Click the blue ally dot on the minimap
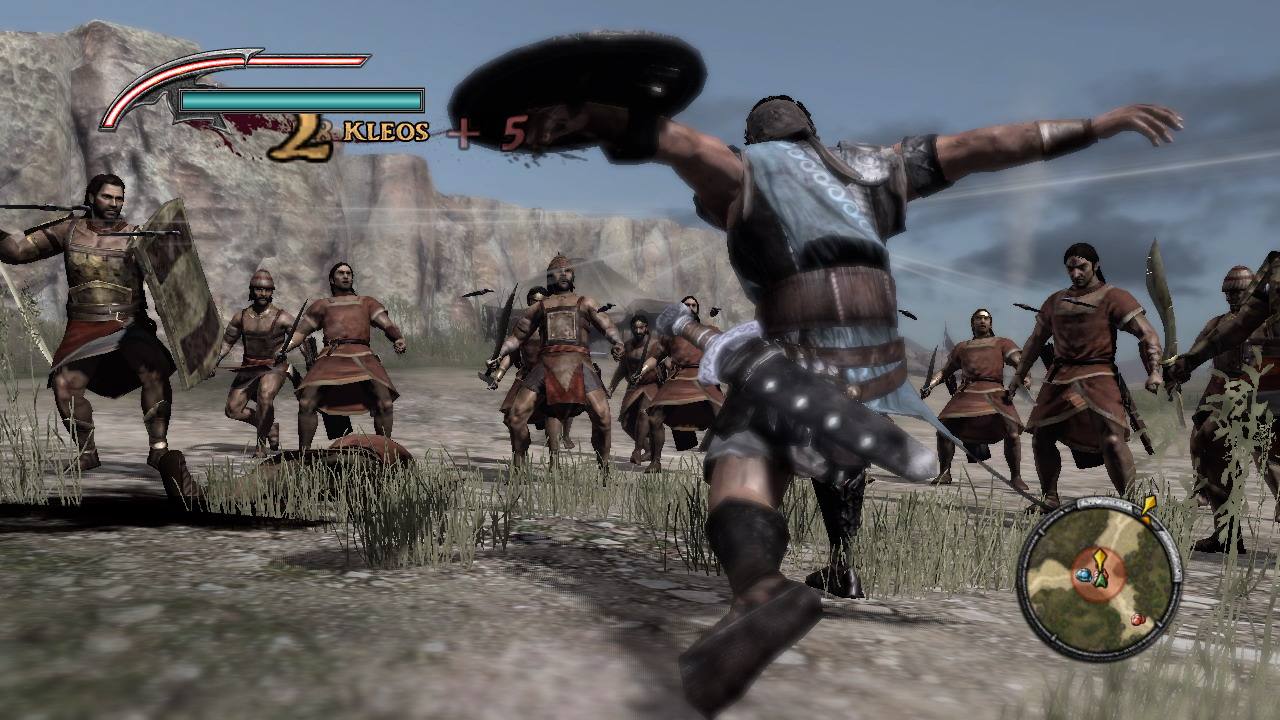The height and width of the screenshot is (720, 1280). 1084,575
